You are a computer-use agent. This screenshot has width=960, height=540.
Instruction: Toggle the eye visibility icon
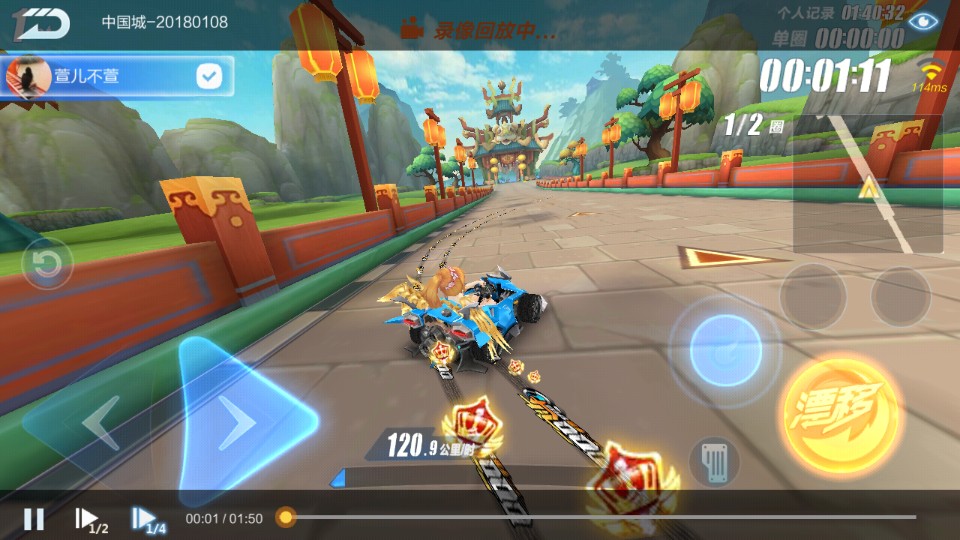pyautogui.click(x=927, y=19)
